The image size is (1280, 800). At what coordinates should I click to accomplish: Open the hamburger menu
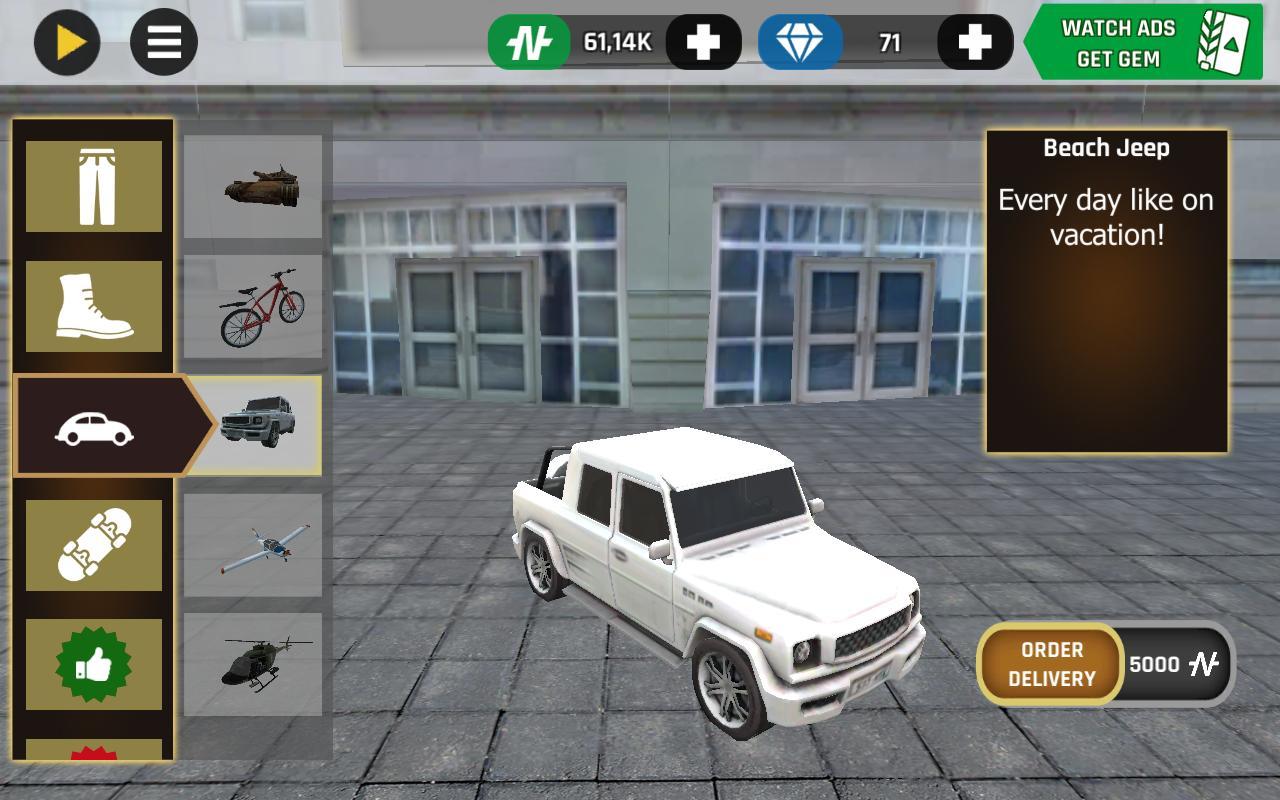164,42
